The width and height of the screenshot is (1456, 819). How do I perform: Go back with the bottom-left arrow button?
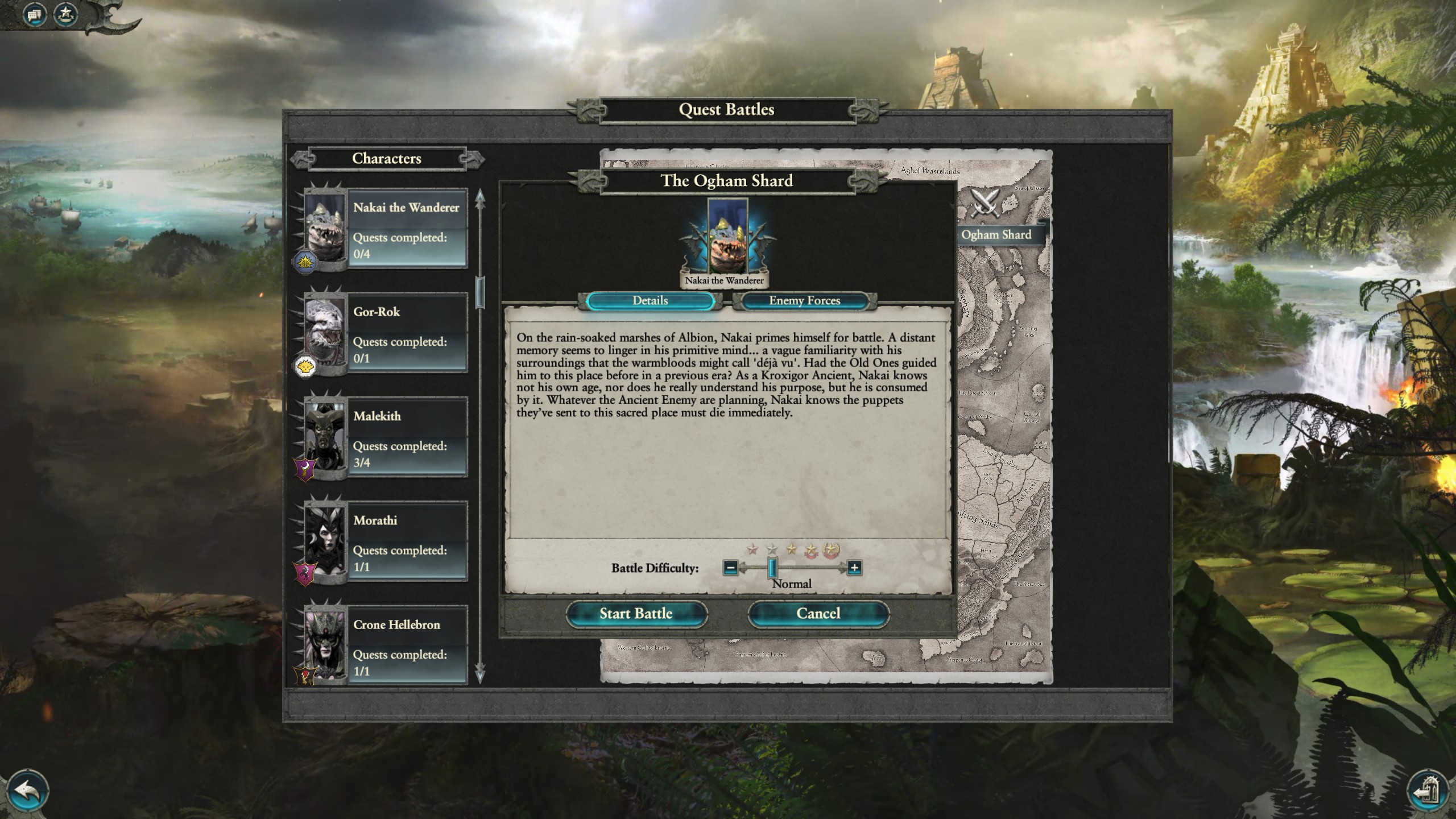[26, 790]
